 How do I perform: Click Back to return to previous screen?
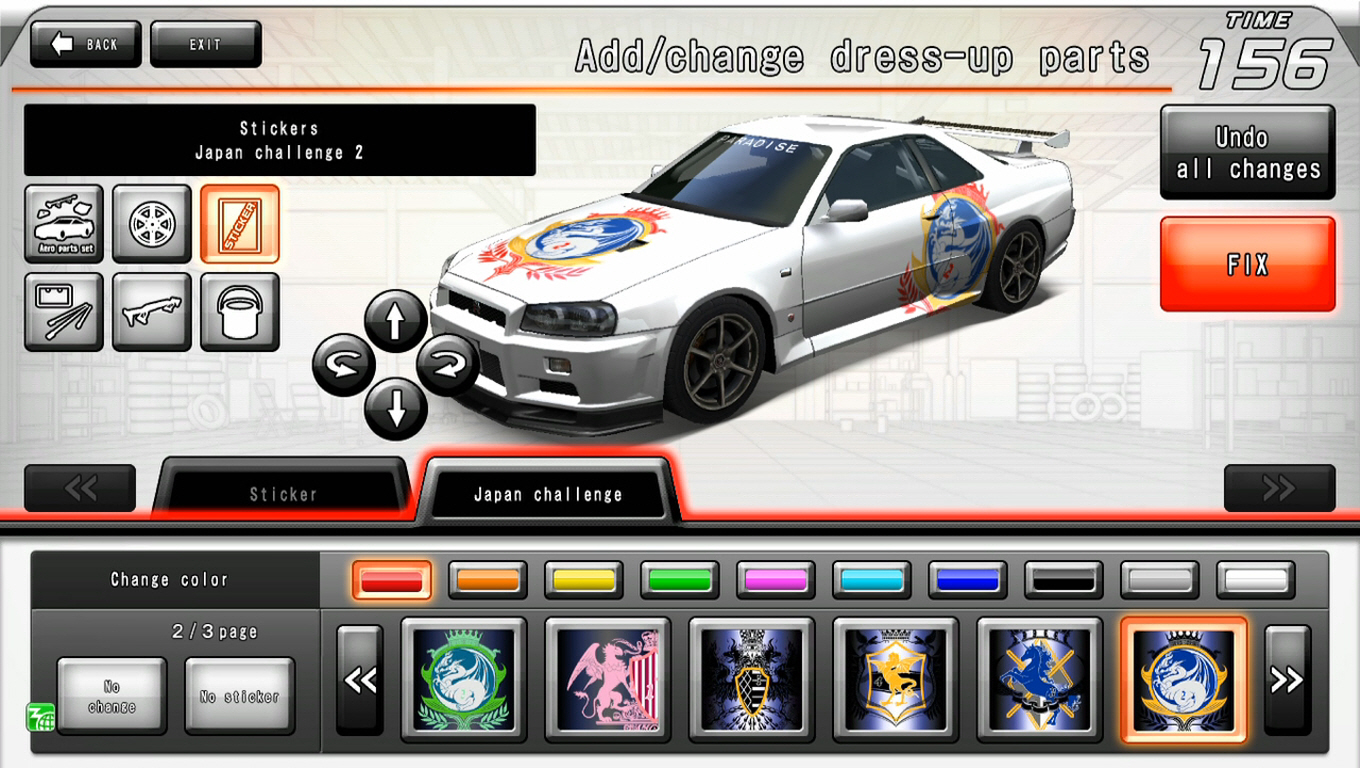point(84,43)
